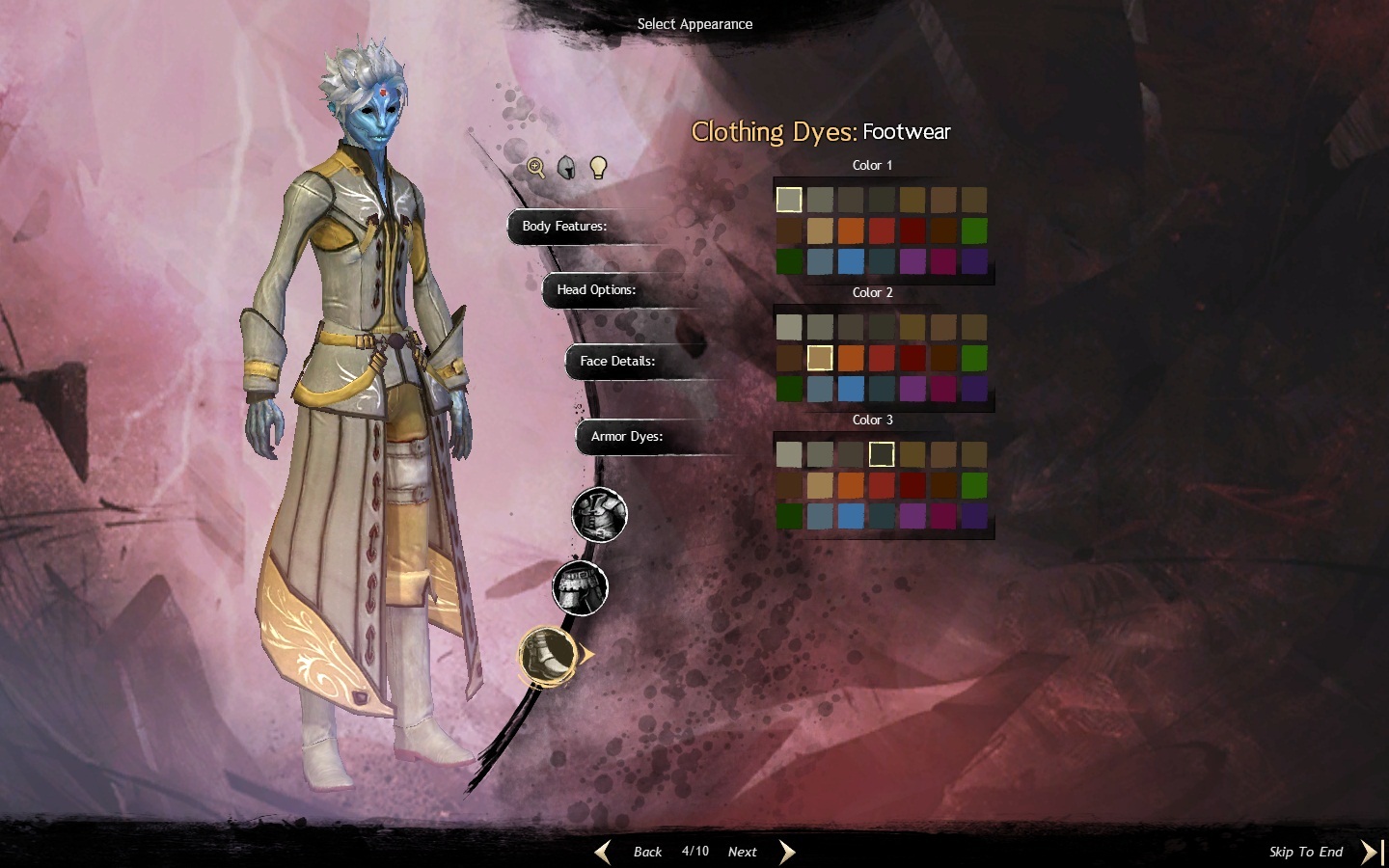
Task: Choose the chest armor dye icon
Action: 599,515
